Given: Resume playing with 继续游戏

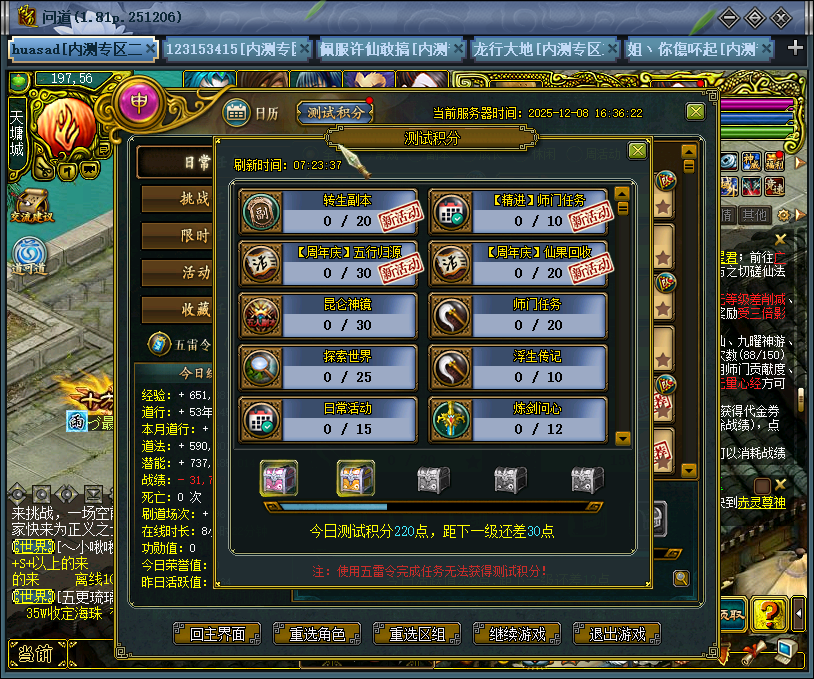Looking at the screenshot, I should (517, 634).
